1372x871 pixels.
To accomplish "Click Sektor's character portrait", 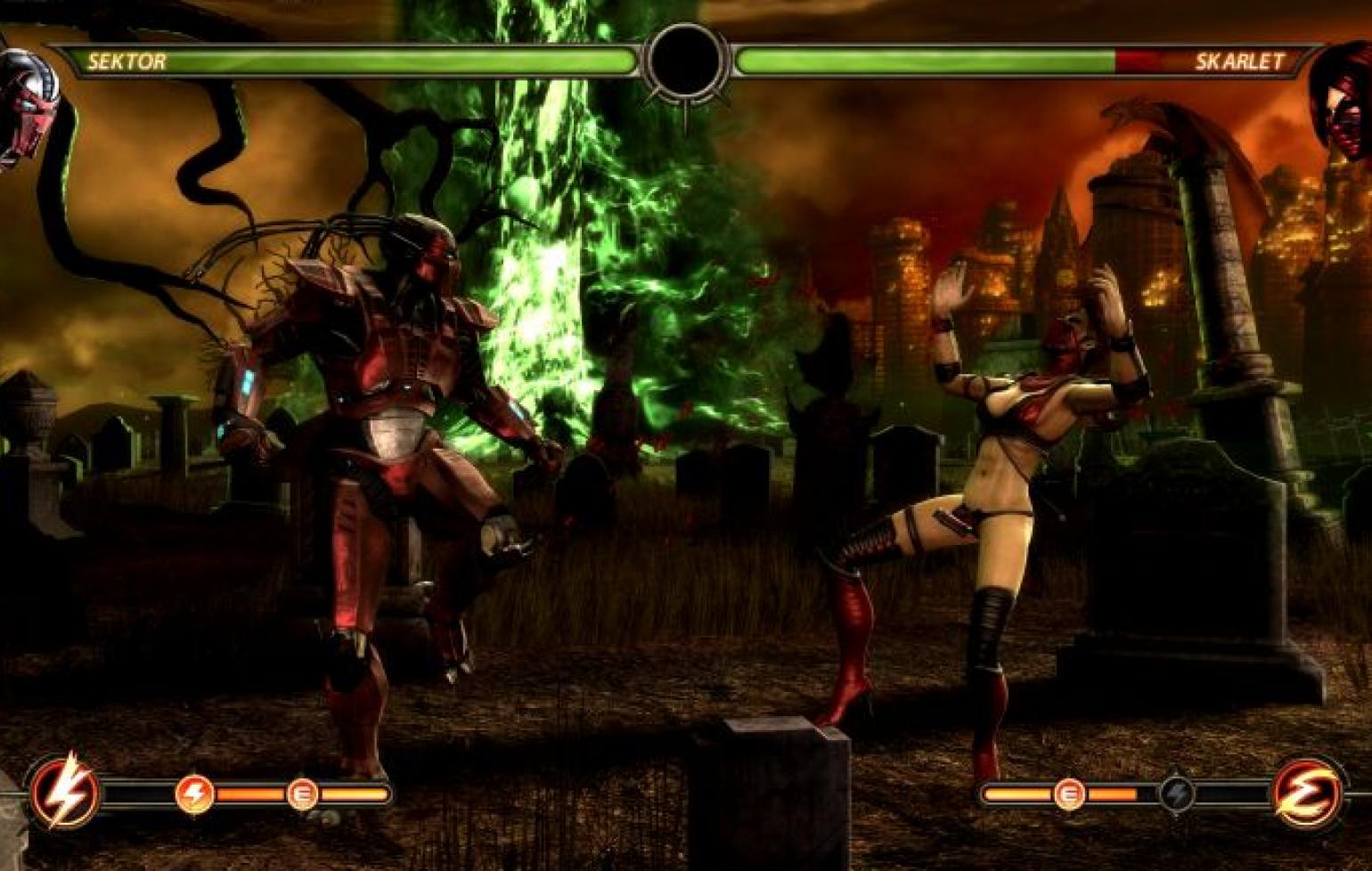I will [x=27, y=107].
